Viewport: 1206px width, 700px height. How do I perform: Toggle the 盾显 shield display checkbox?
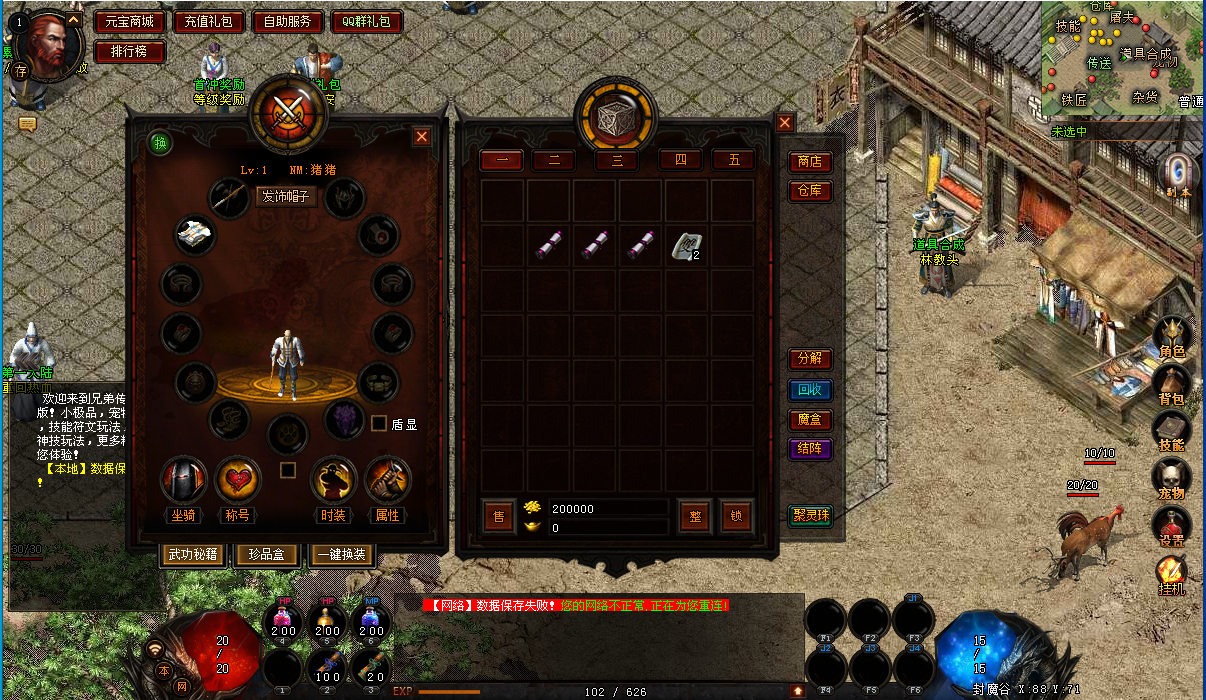379,423
